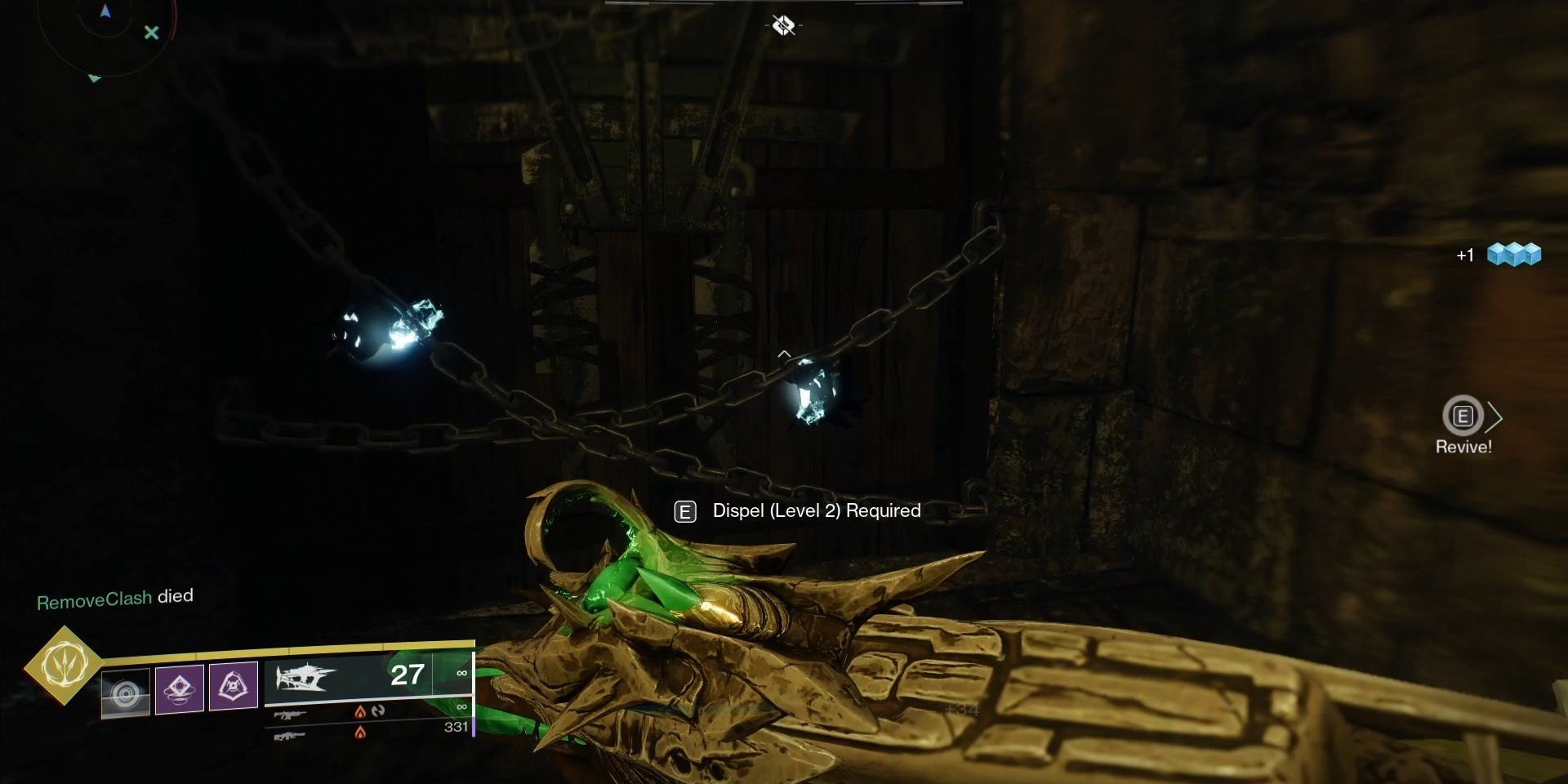Select the purple grenade ability icon
This screenshot has height=784, width=1568.
[x=234, y=688]
